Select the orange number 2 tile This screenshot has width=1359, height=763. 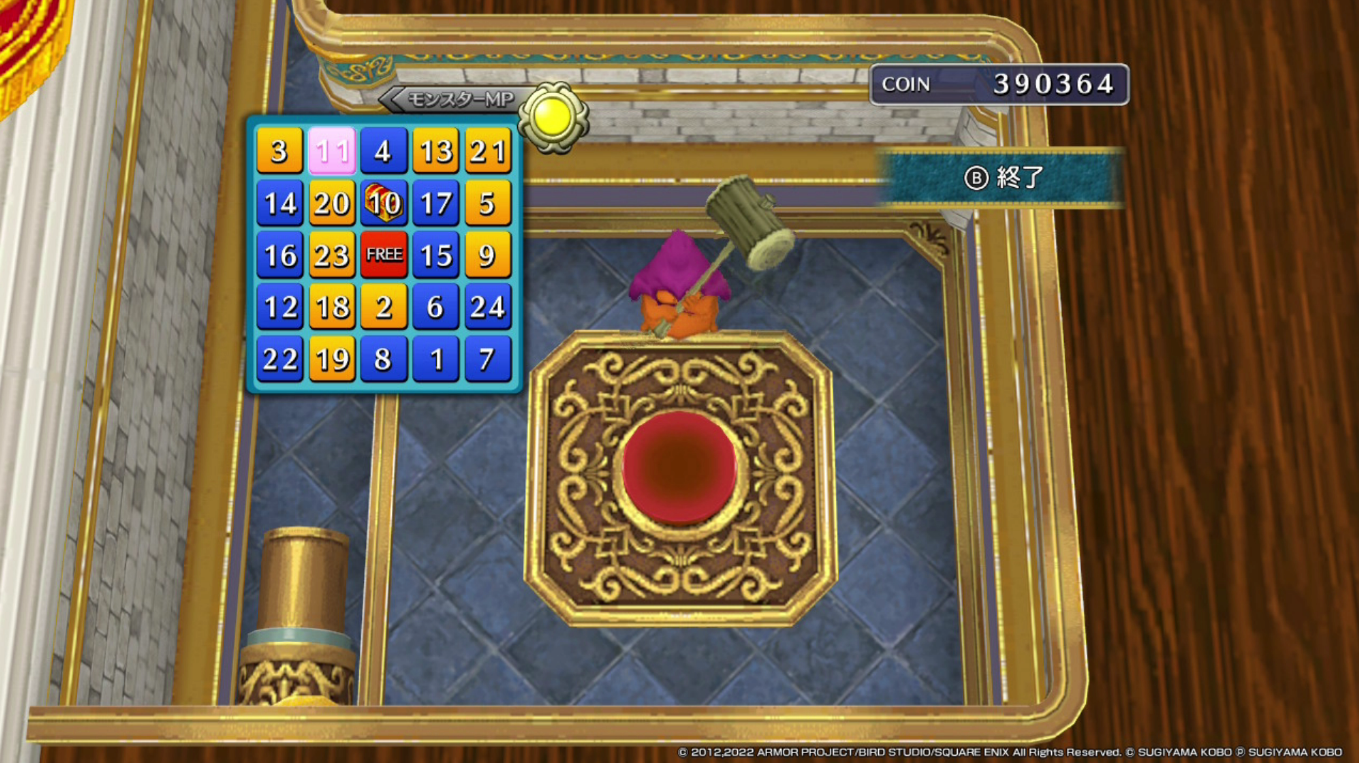coord(383,307)
